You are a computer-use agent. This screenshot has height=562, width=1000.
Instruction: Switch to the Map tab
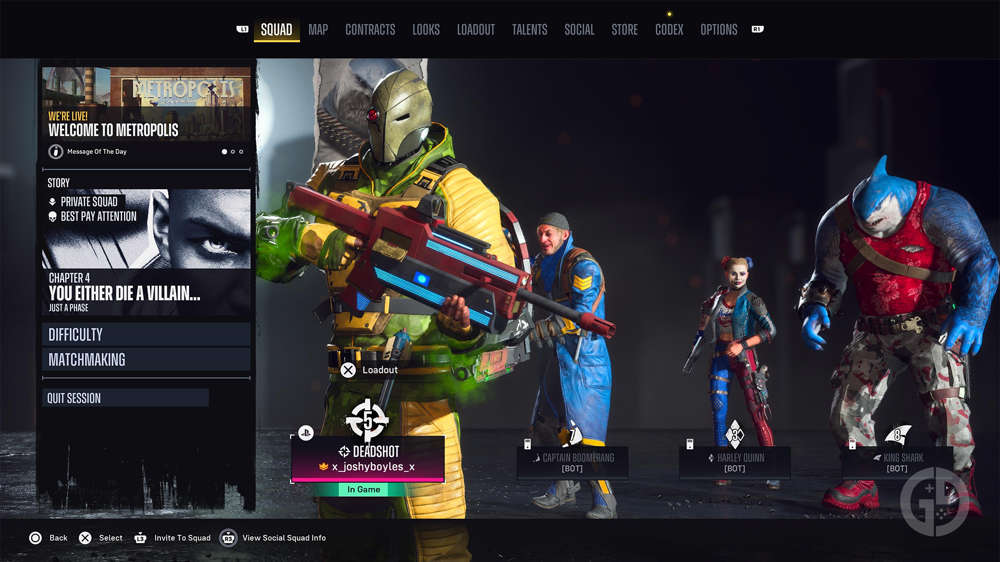coord(318,30)
